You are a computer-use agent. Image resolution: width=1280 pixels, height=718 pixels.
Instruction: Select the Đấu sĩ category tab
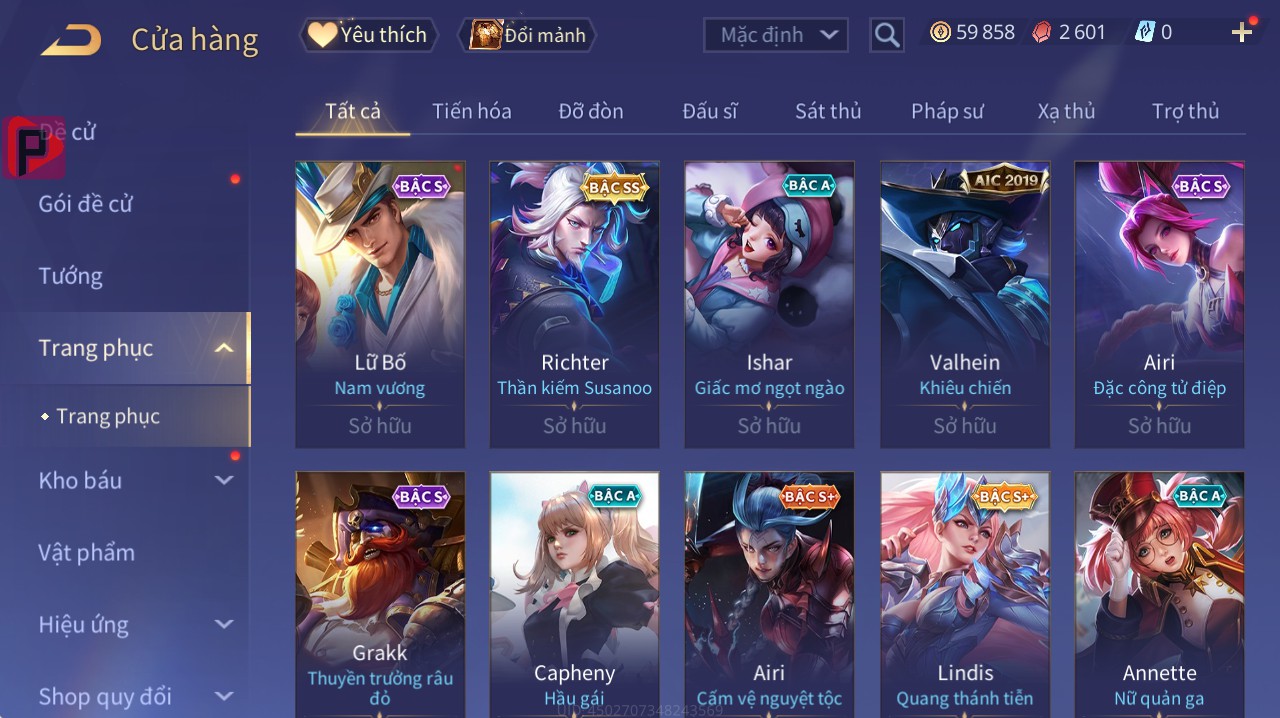point(709,111)
